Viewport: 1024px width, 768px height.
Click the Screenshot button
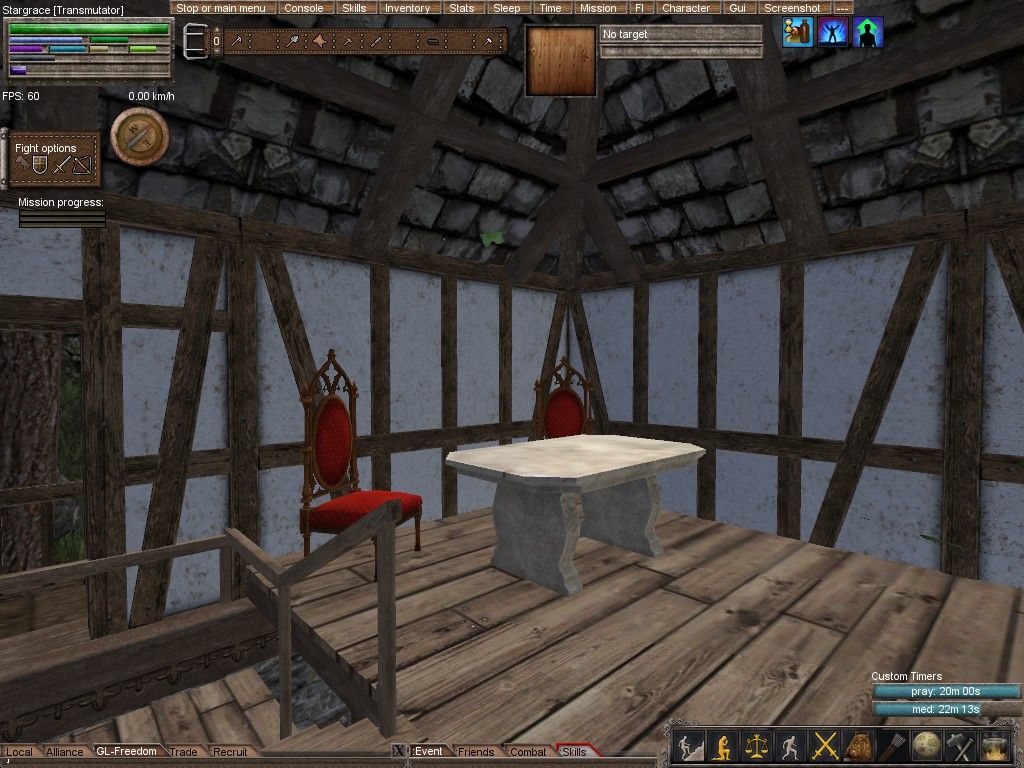[x=792, y=8]
